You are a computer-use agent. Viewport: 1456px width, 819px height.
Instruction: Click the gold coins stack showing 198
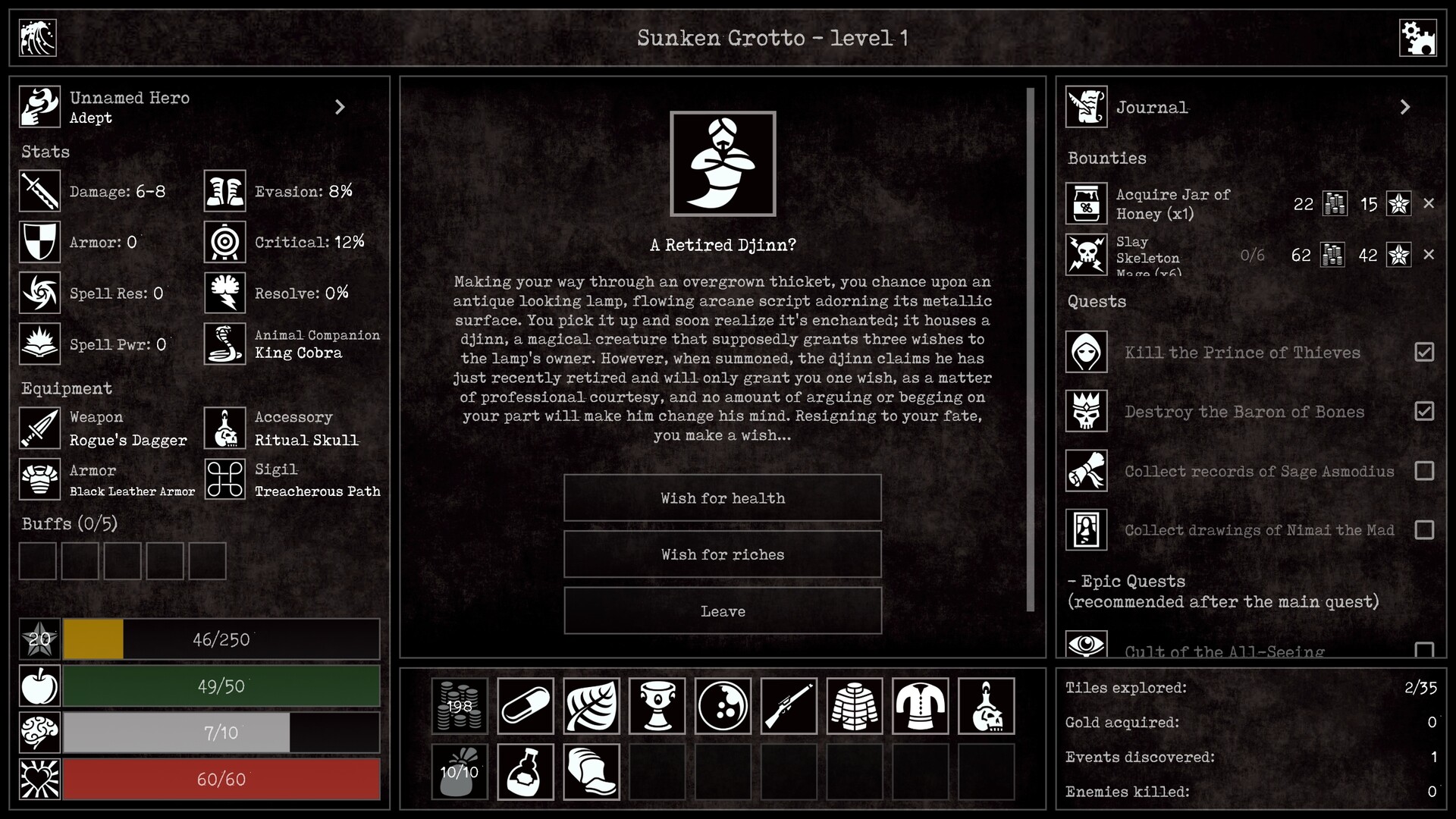point(460,706)
